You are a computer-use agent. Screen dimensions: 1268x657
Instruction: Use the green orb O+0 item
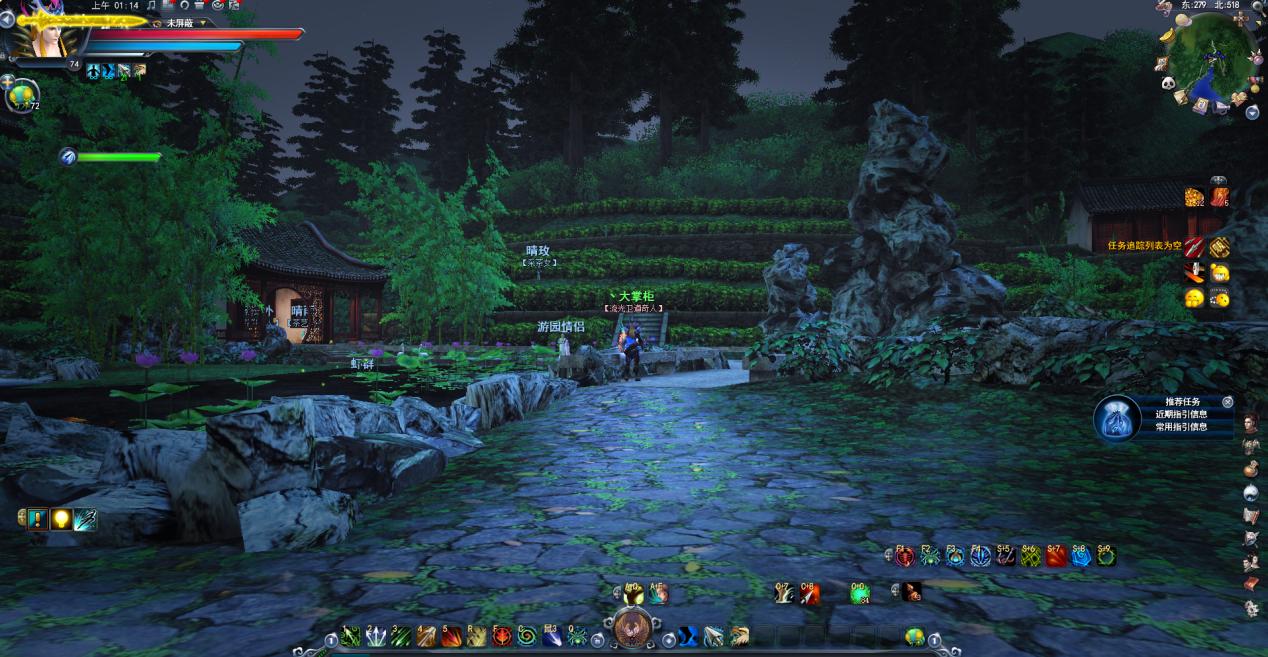tap(860, 594)
